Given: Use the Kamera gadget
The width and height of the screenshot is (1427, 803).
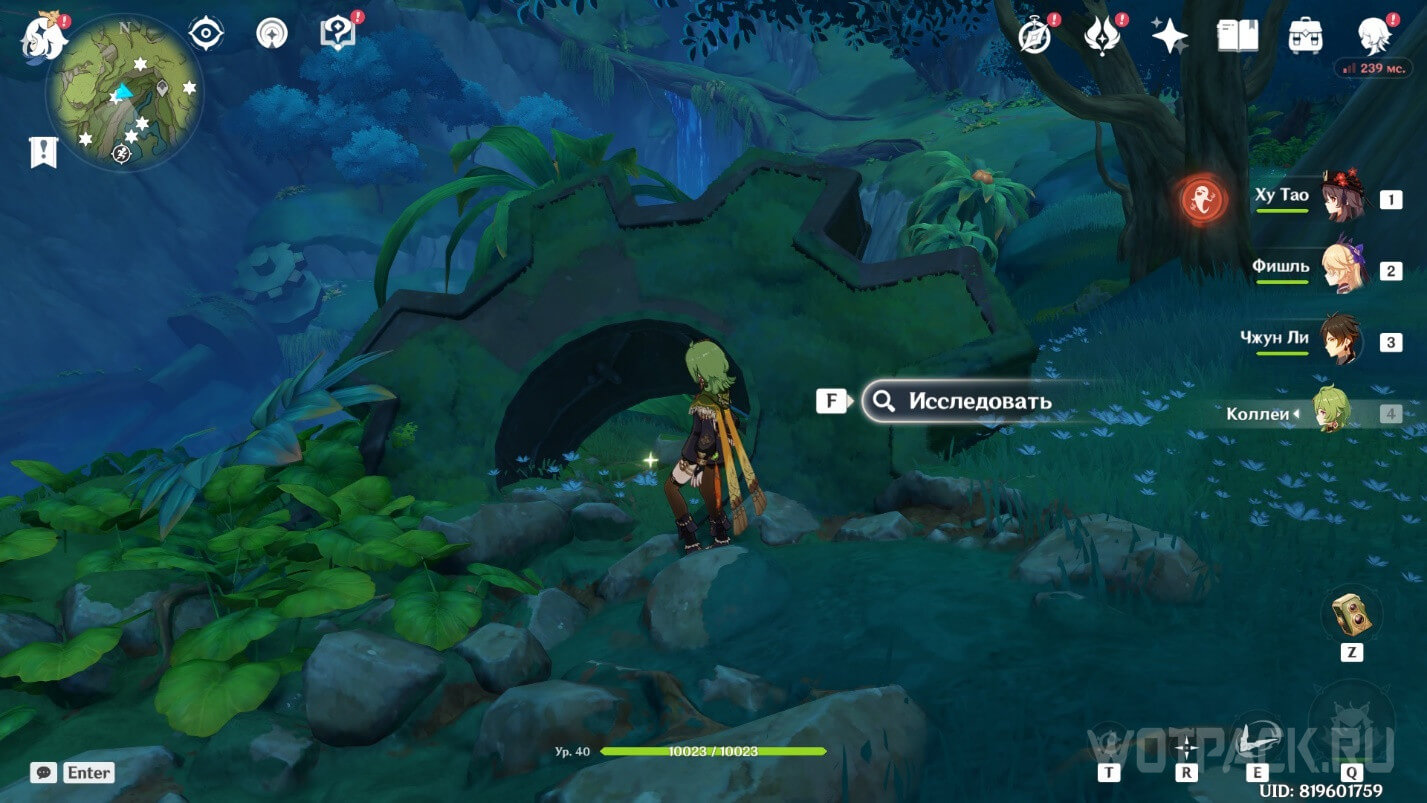Looking at the screenshot, I should [1350, 612].
